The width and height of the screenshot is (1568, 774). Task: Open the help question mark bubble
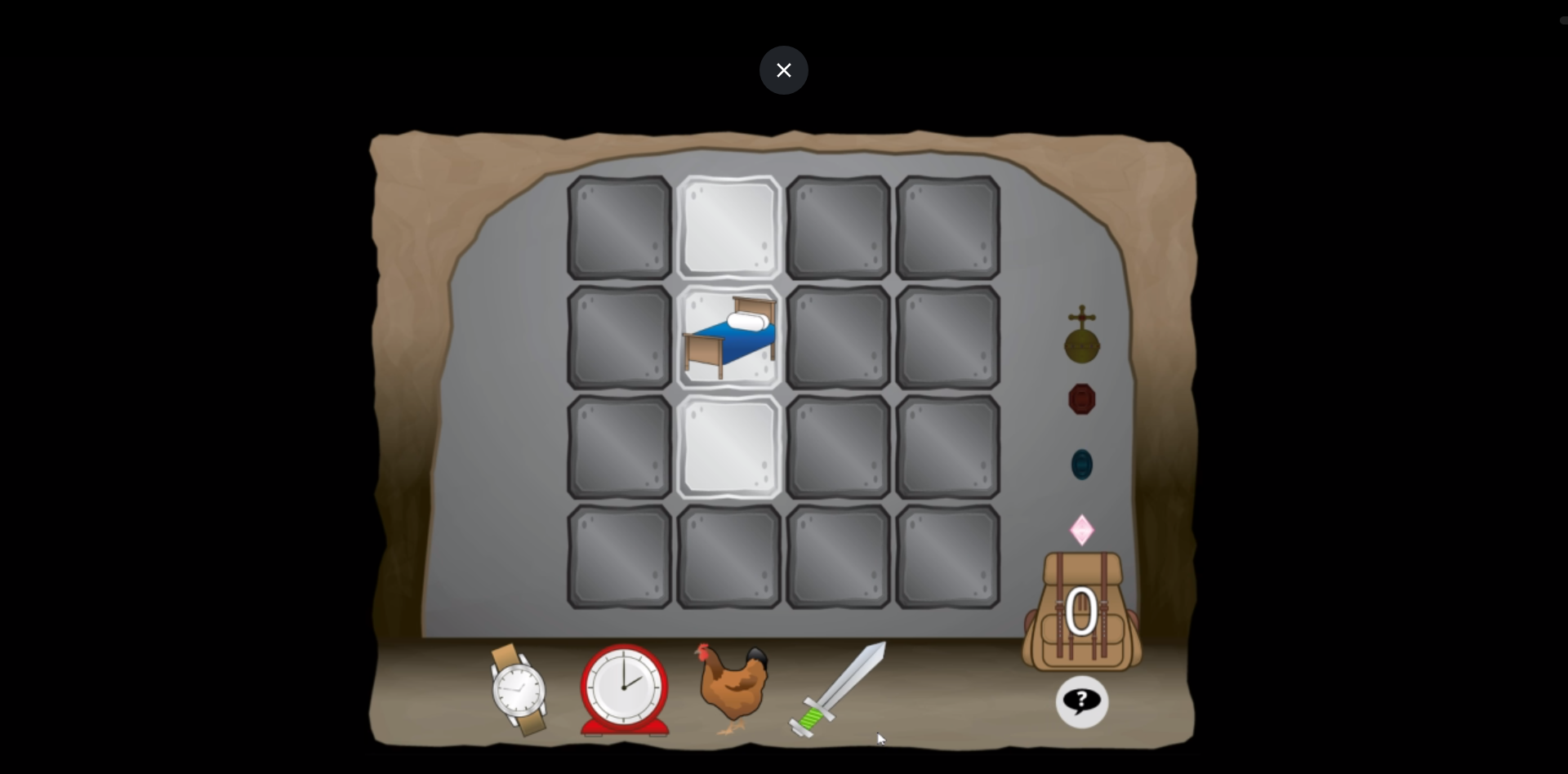[1080, 702]
